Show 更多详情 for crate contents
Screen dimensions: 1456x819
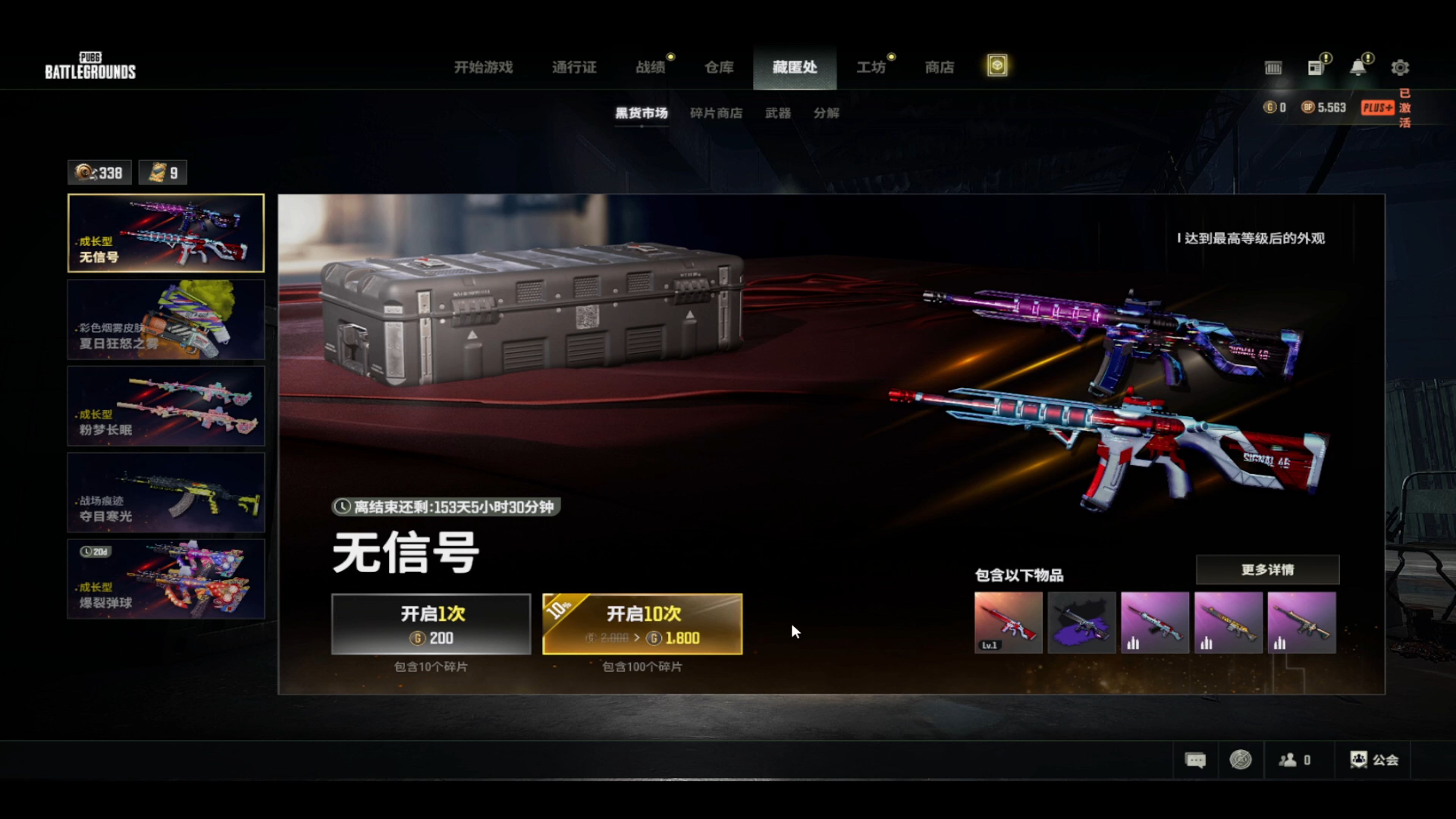(x=1267, y=570)
